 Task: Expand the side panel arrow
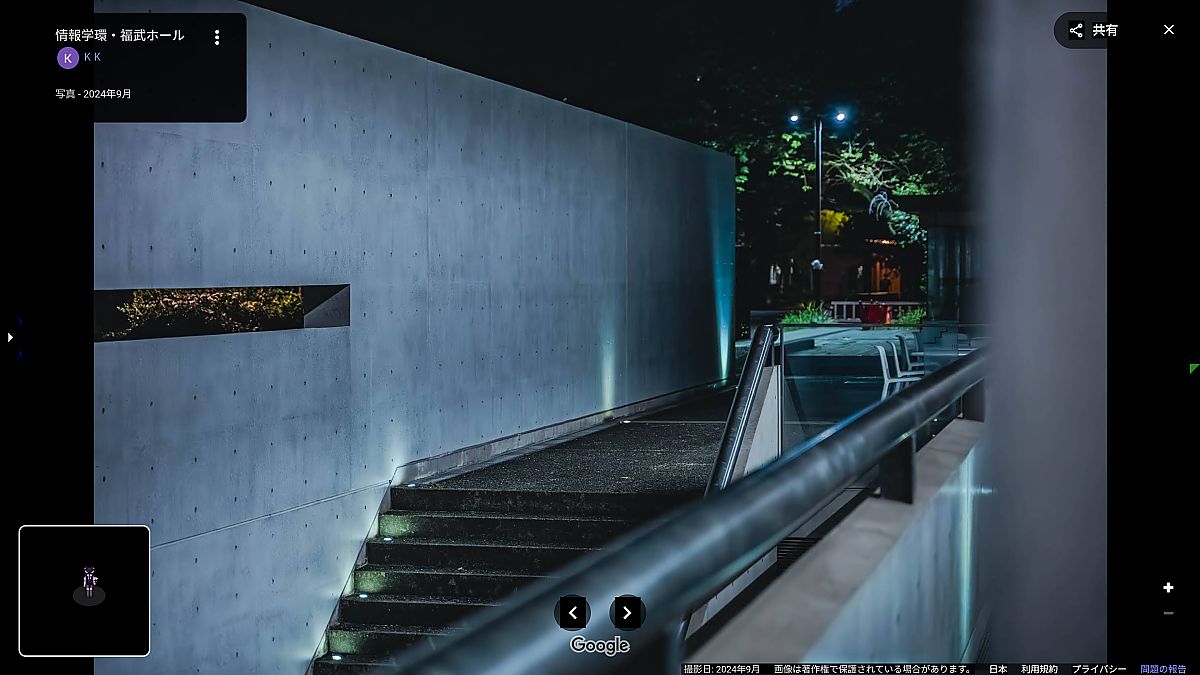tap(10, 338)
